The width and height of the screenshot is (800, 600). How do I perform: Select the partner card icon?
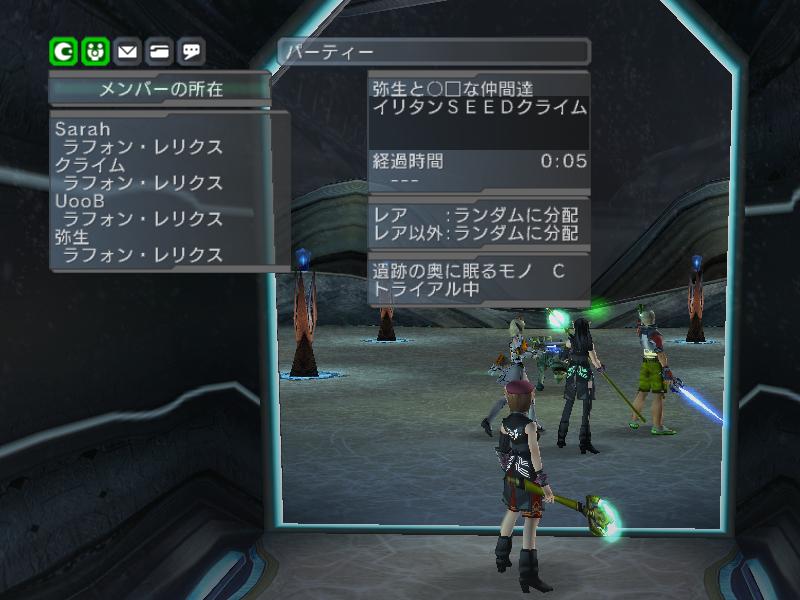pyautogui.click(x=159, y=50)
